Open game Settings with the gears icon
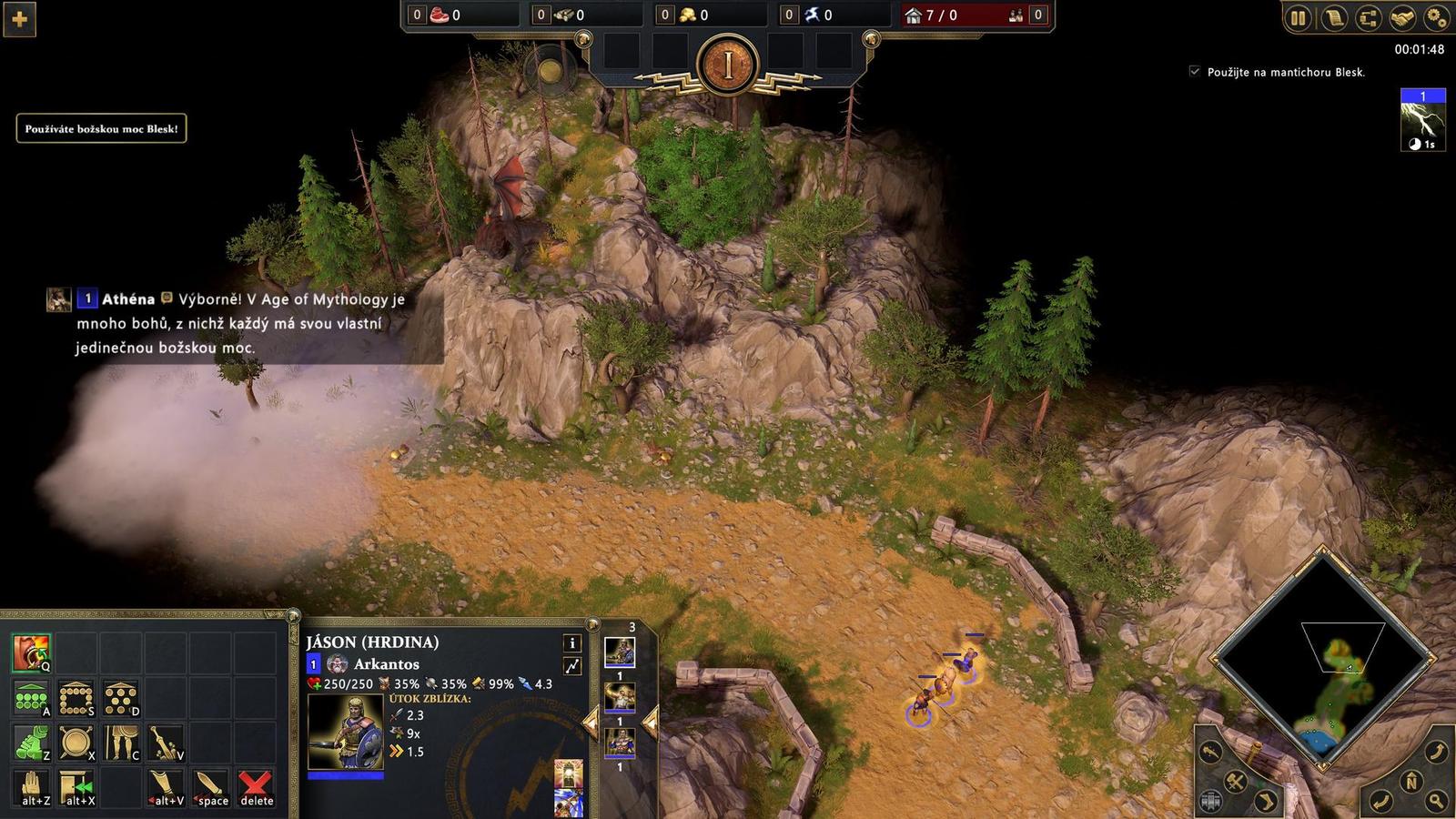The width and height of the screenshot is (1456, 819). [x=1436, y=18]
